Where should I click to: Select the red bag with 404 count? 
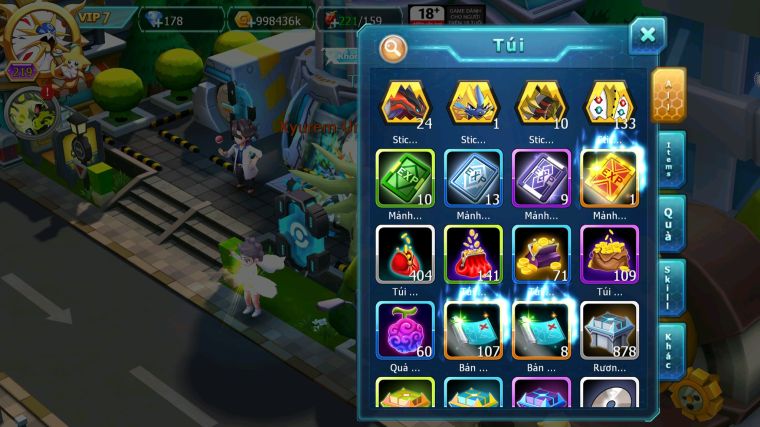click(404, 252)
